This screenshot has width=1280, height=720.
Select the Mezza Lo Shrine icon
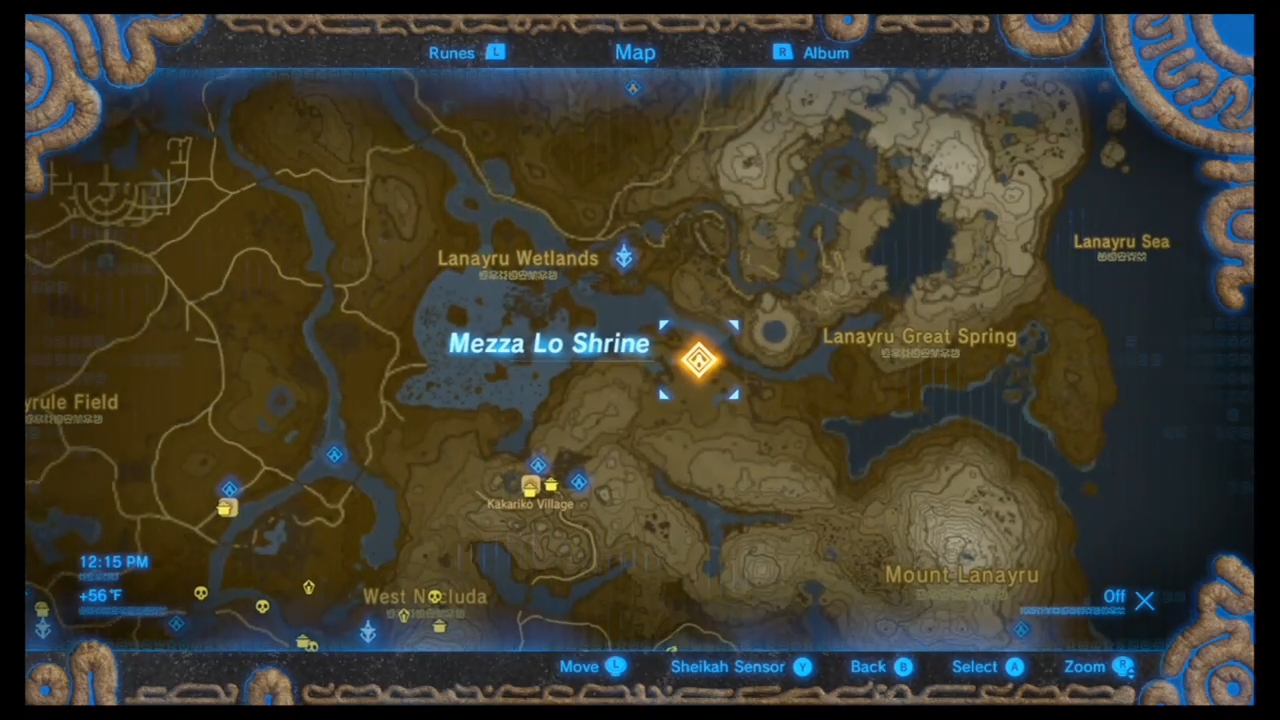click(x=698, y=360)
